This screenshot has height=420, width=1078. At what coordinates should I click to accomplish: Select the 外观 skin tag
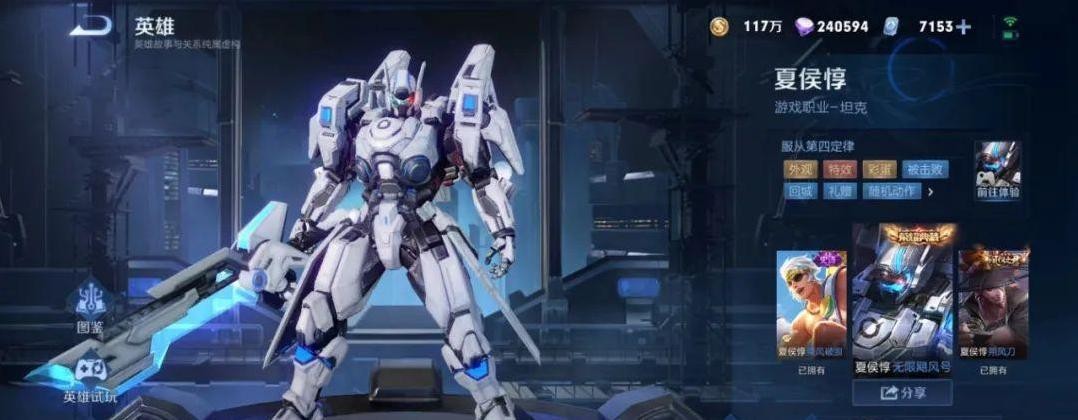[799, 169]
